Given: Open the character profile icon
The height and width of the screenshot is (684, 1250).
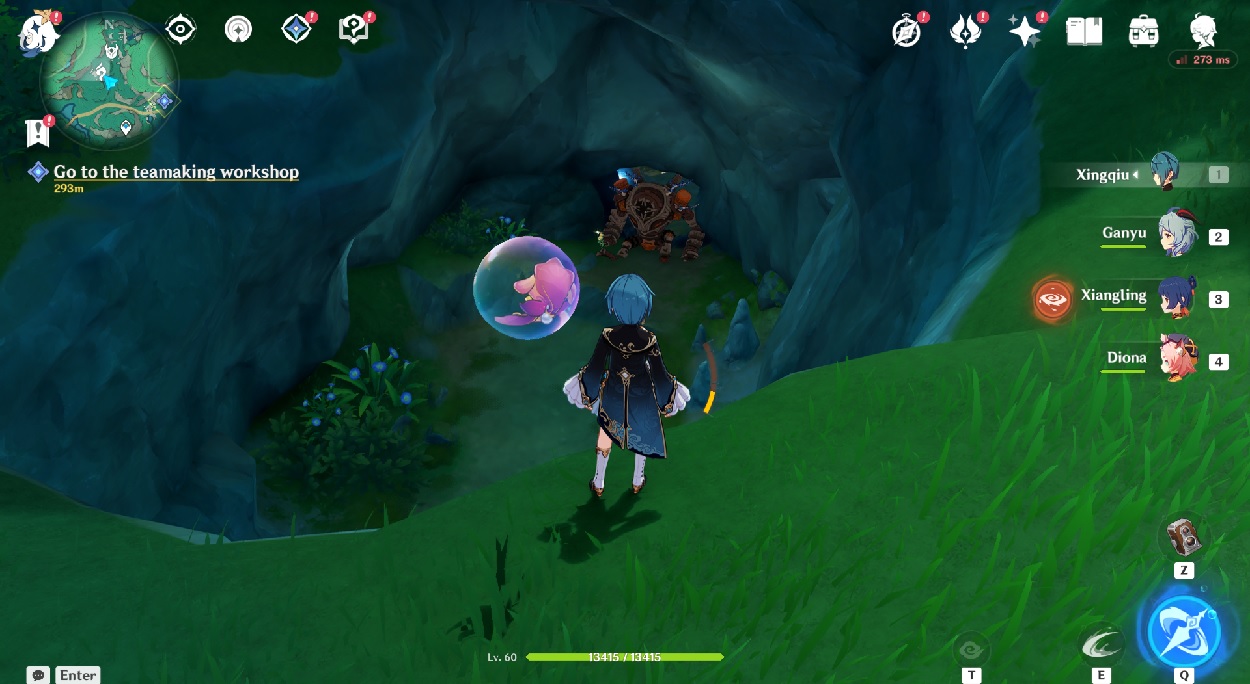Looking at the screenshot, I should [1203, 31].
